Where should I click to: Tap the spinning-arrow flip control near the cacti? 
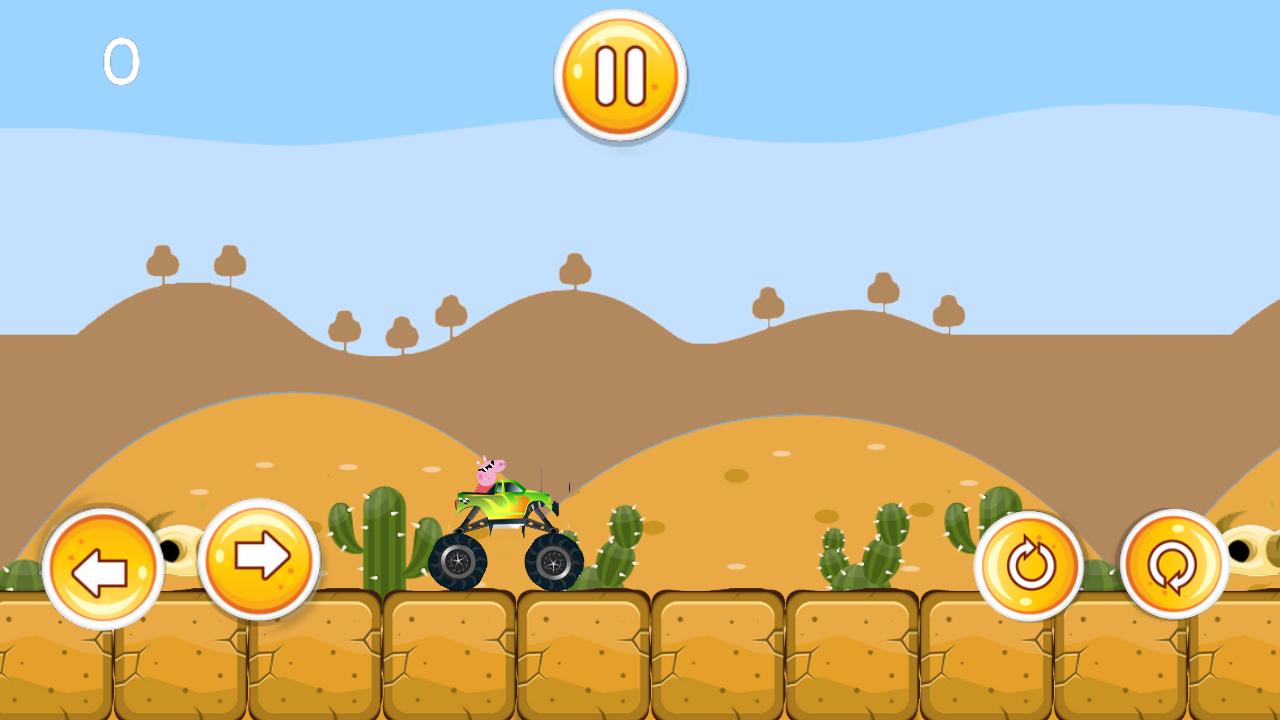click(x=1030, y=565)
